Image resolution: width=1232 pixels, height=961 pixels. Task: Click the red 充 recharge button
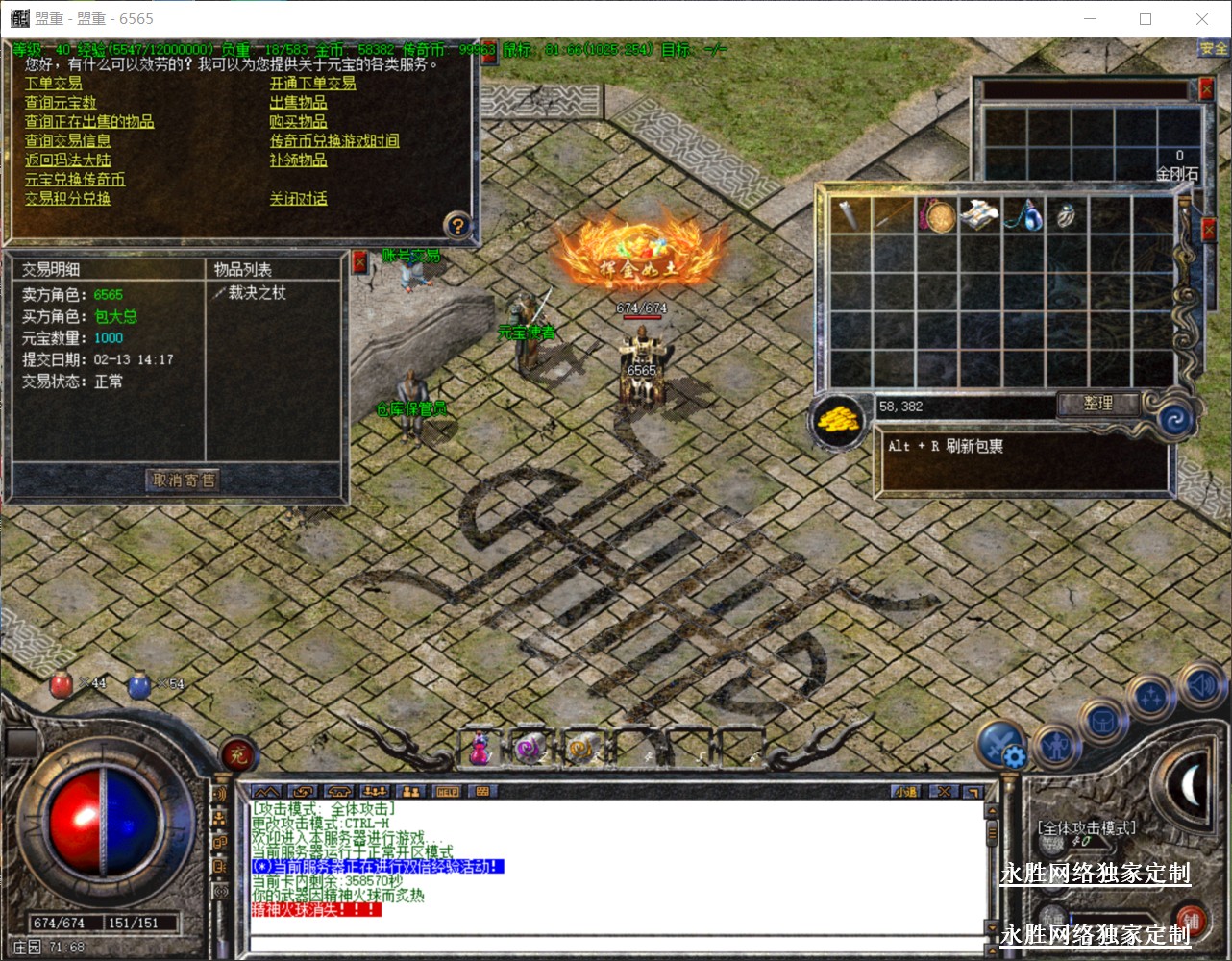point(237,755)
